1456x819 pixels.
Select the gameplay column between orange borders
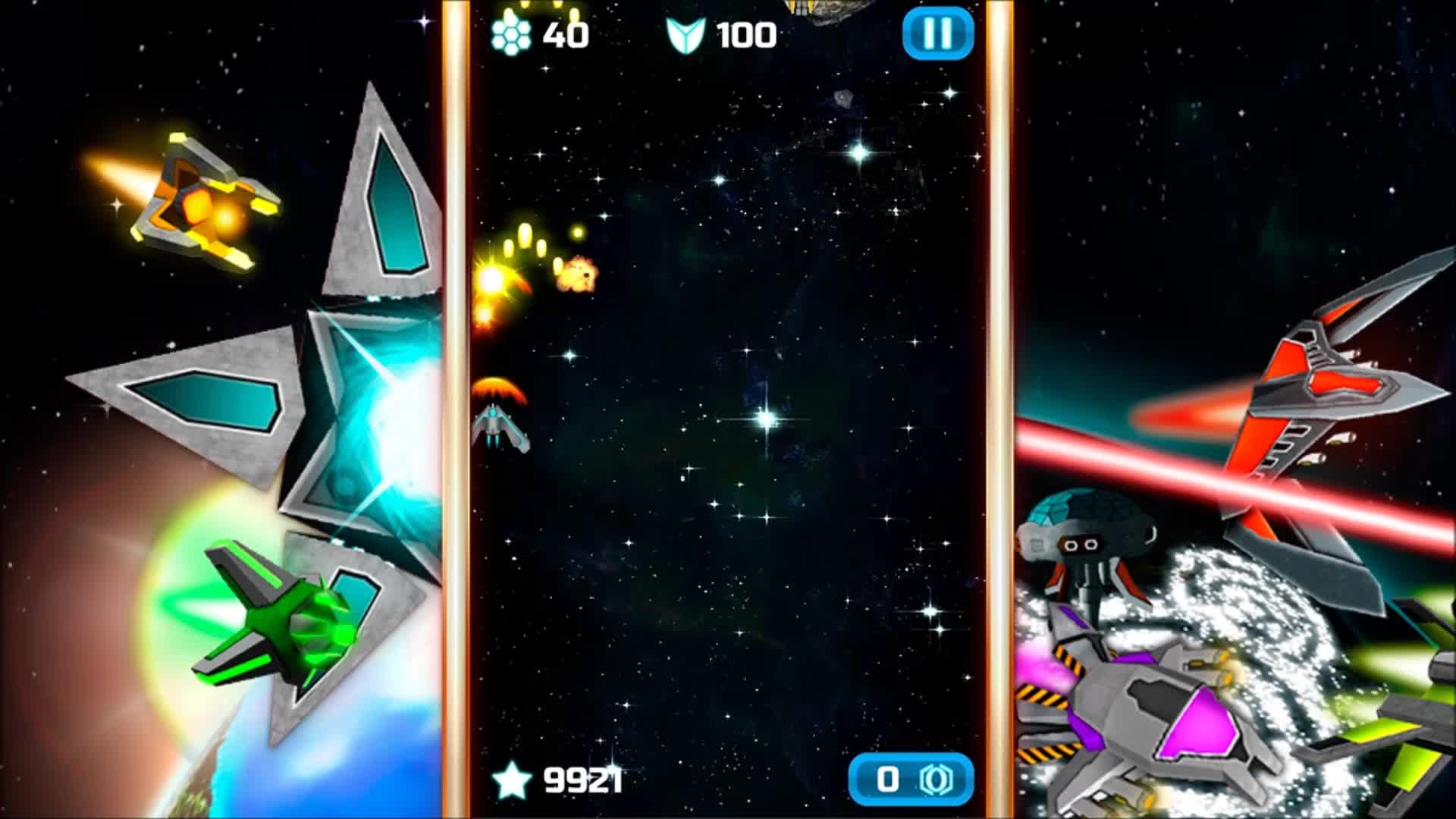(x=728, y=409)
